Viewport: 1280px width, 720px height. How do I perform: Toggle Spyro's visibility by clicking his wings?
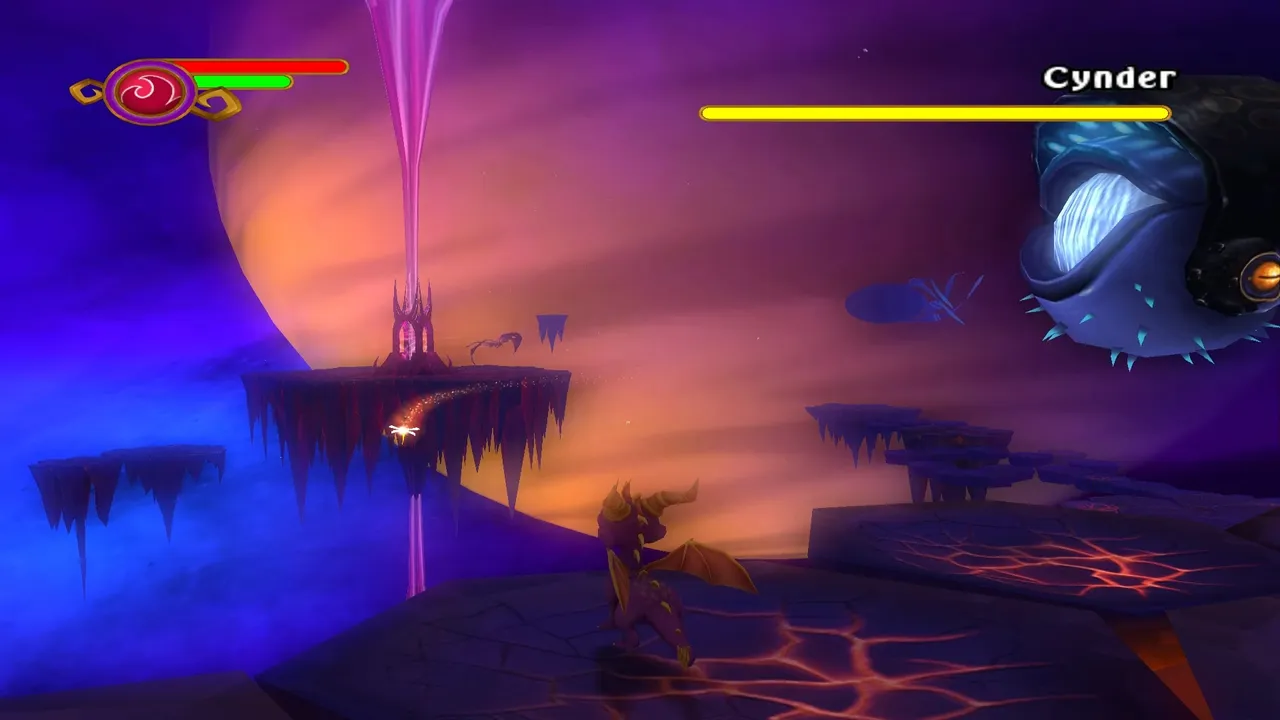pos(705,565)
